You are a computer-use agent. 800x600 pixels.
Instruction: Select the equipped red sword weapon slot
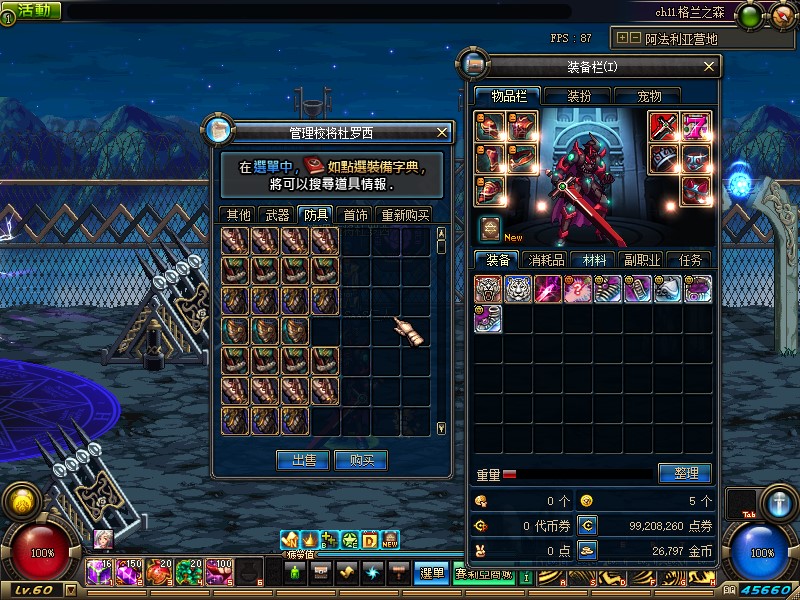[x=664, y=126]
